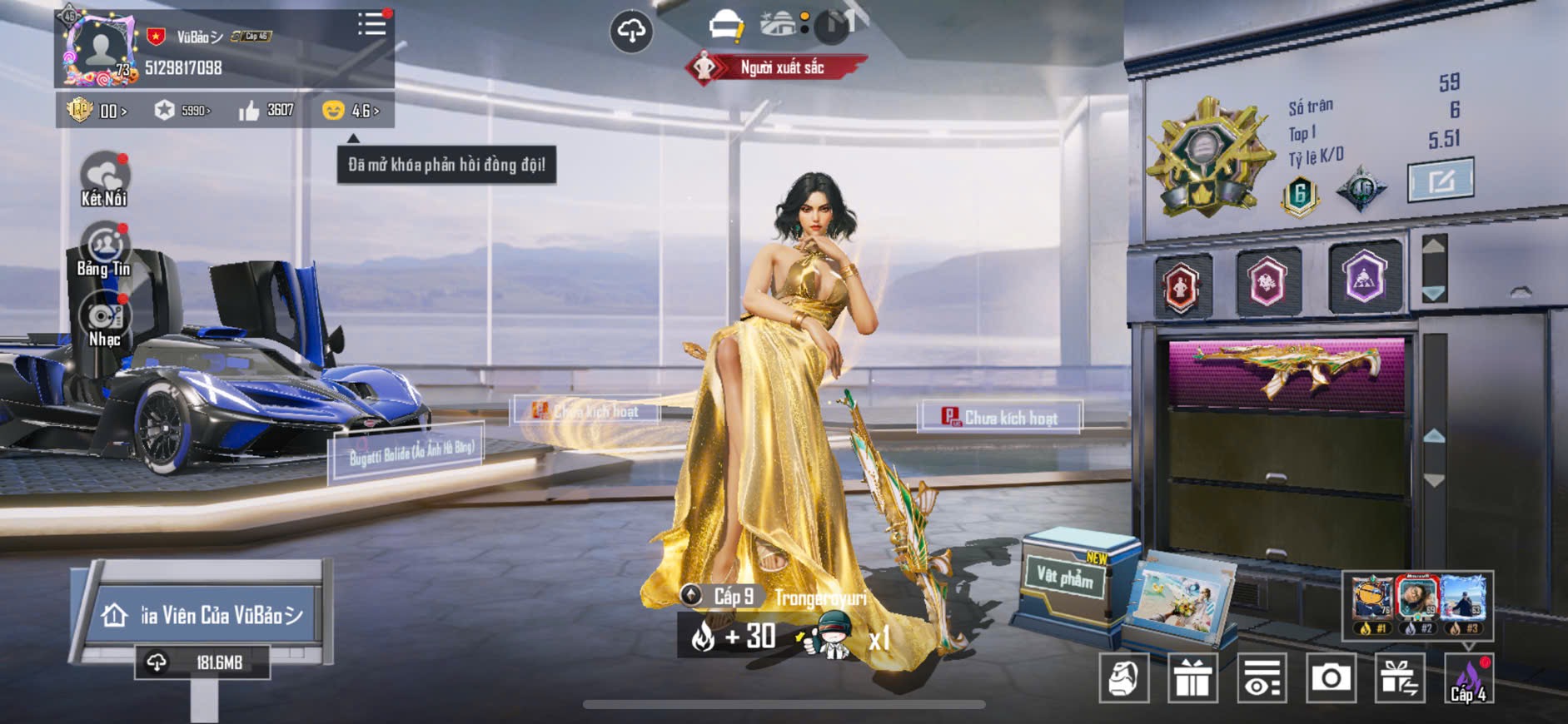Download the 181.6MB resource pack
This screenshot has width=1568, height=724.
(202, 662)
